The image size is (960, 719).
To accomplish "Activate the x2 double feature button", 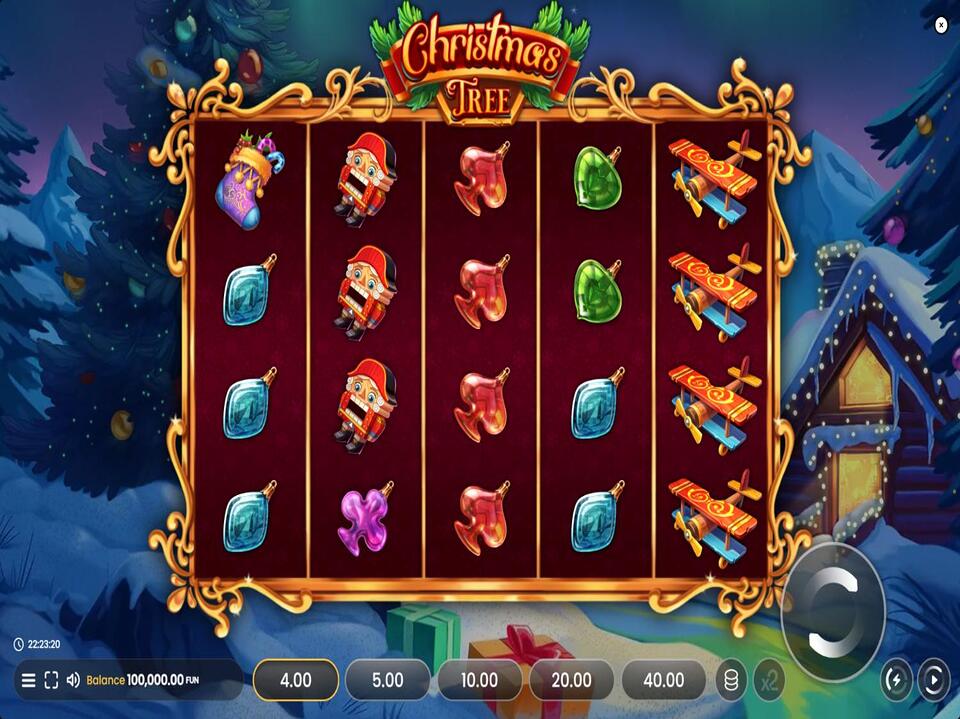I will click(x=768, y=680).
